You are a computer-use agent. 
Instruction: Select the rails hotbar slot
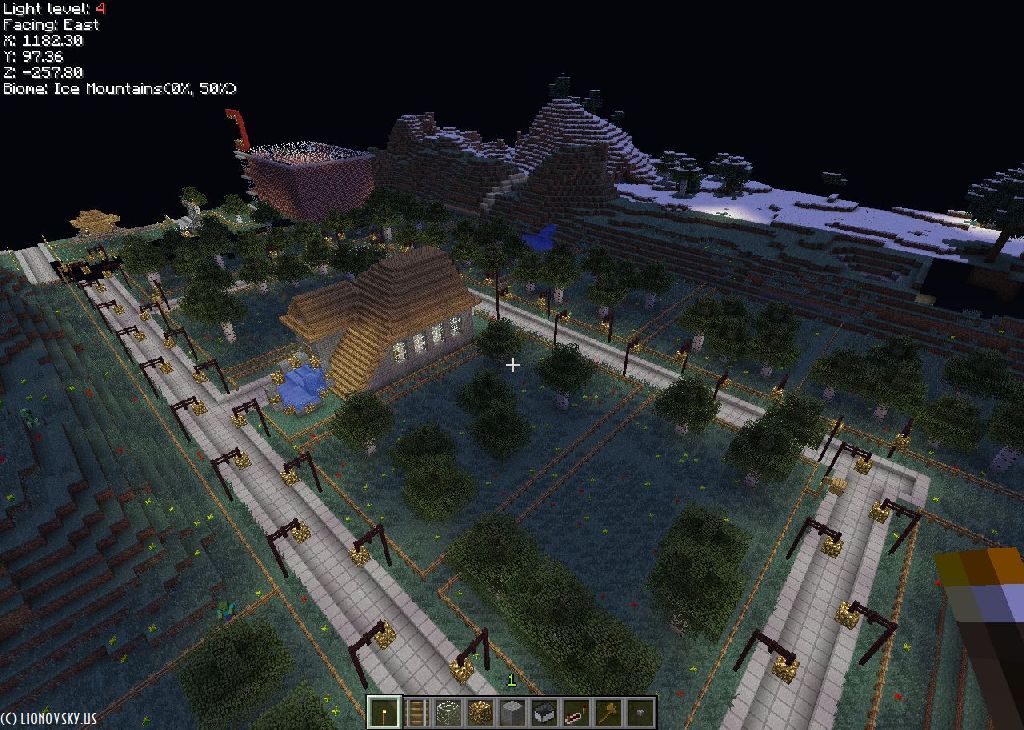click(416, 712)
